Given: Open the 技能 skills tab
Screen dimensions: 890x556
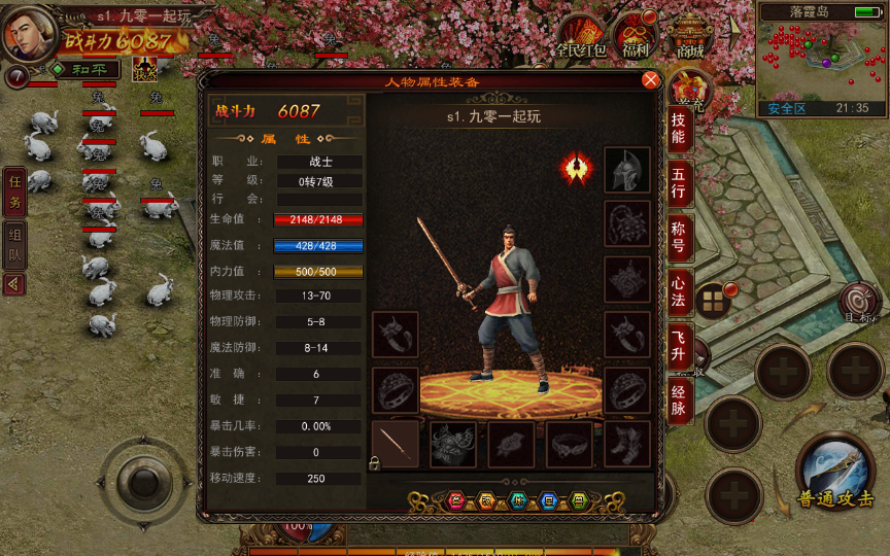Looking at the screenshot, I should click(679, 127).
